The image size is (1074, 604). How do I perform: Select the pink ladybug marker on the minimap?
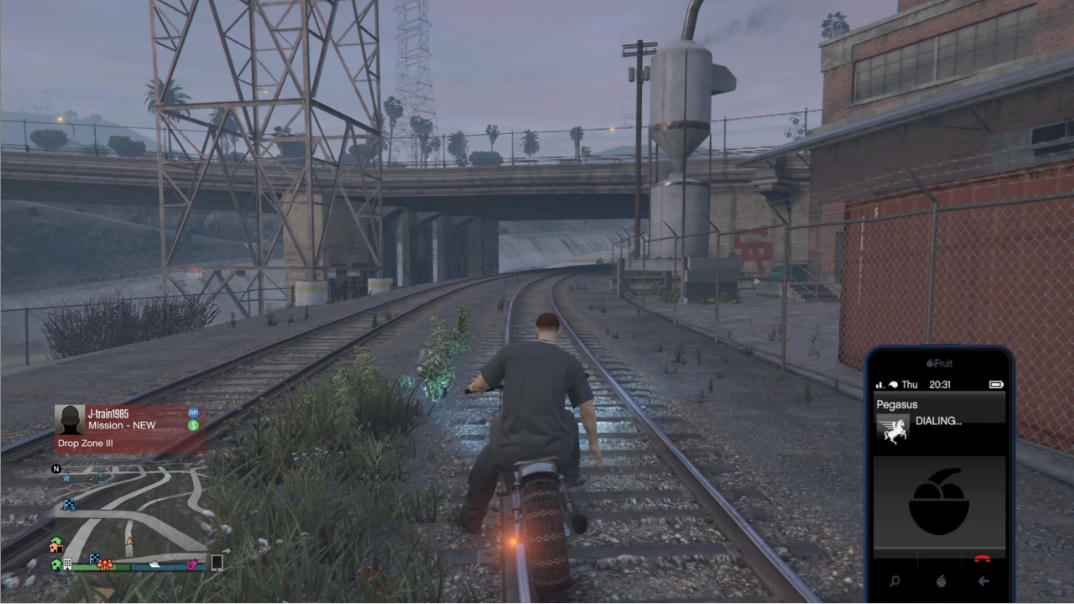(x=191, y=565)
